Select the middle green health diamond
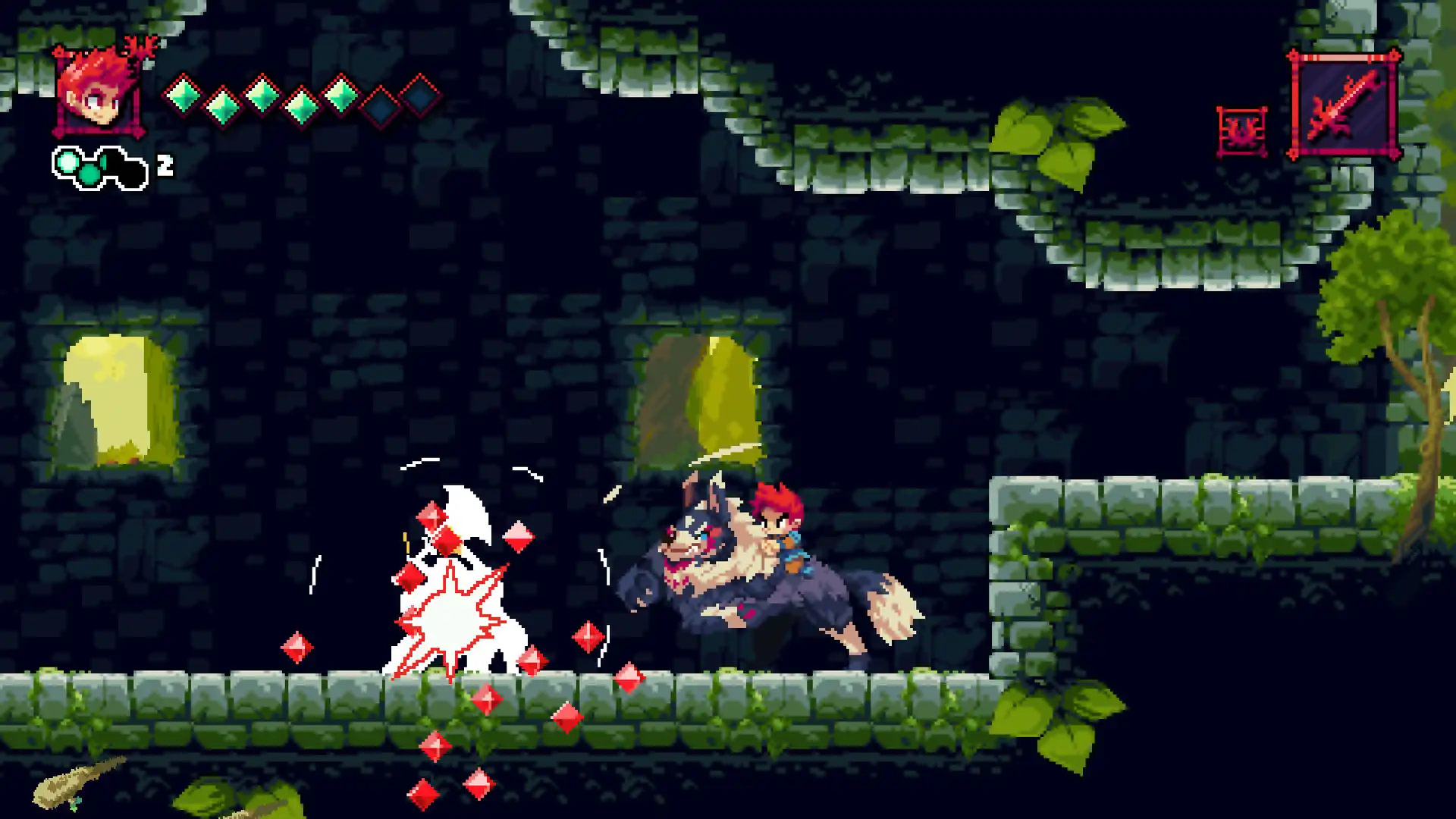Screen dimensions: 1456x819 pos(262,95)
